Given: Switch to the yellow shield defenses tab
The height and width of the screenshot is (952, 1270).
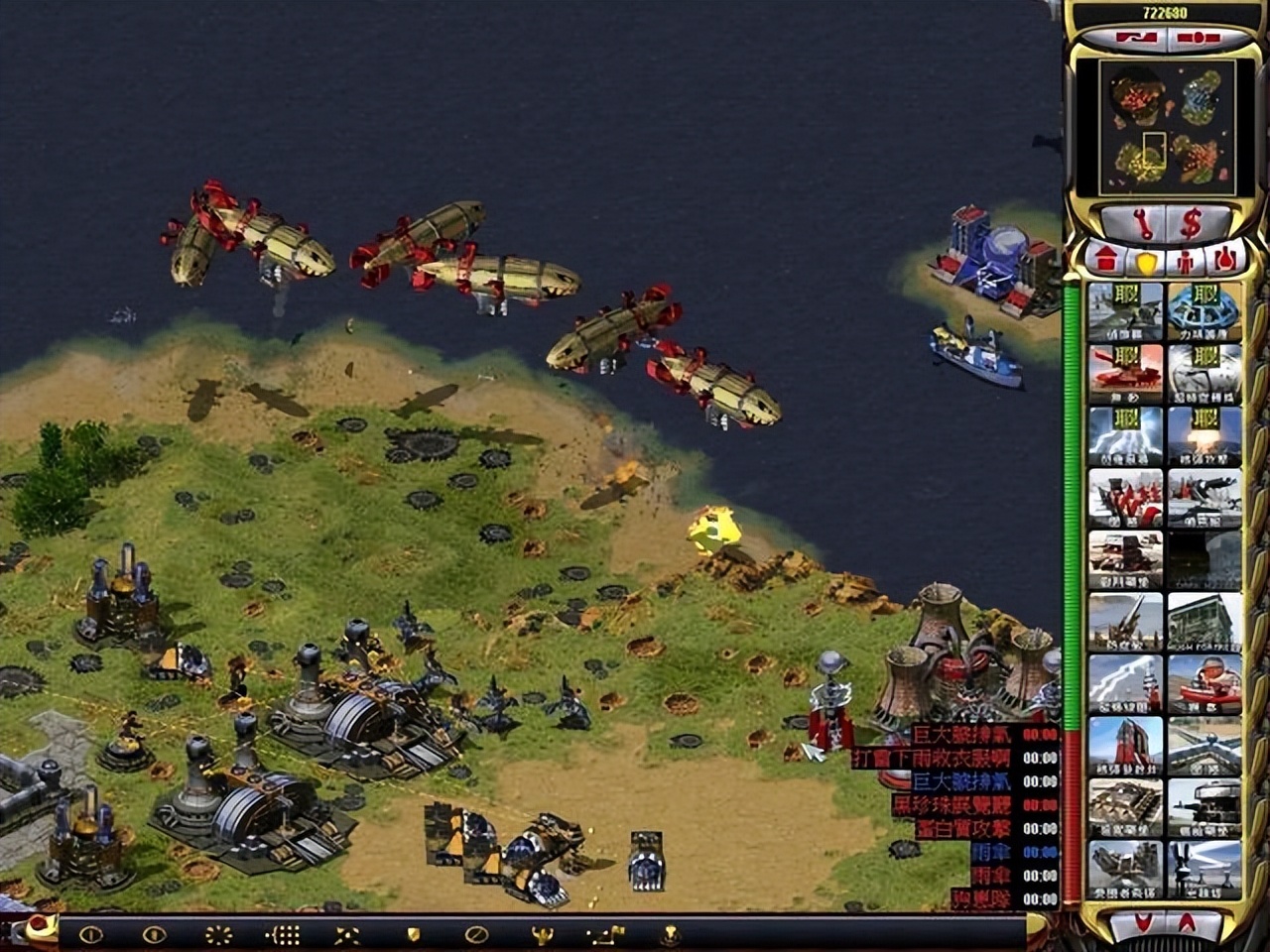Looking at the screenshot, I should tap(1147, 262).
